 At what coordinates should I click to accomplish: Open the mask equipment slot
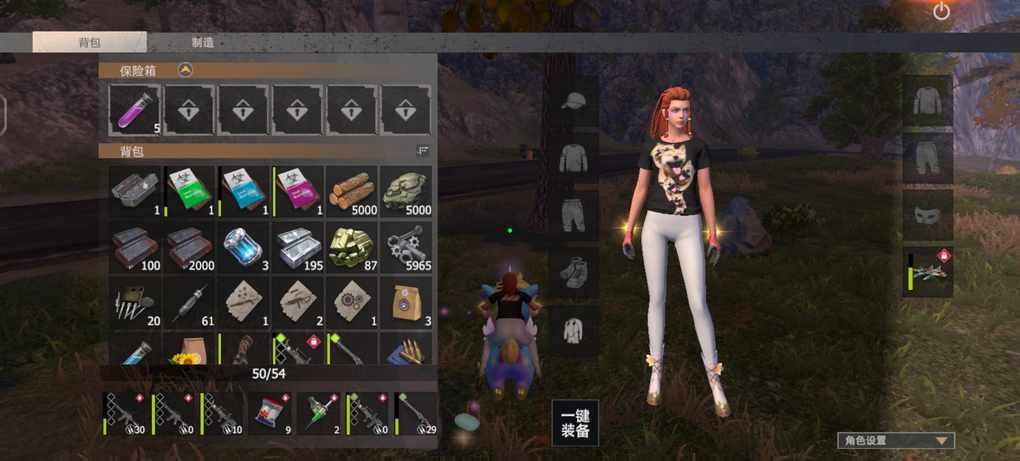[927, 215]
